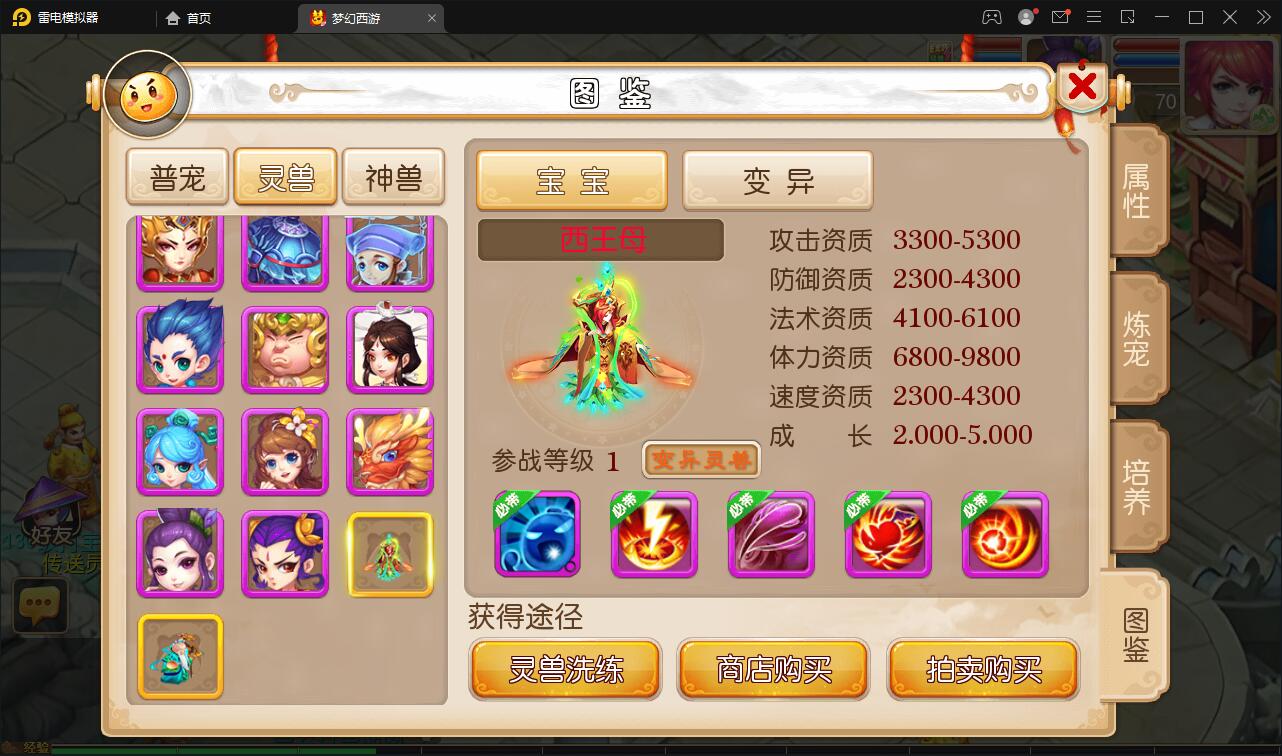Select the glowing 西王母 pet thumbnail
This screenshot has height=756, width=1282.
click(390, 553)
